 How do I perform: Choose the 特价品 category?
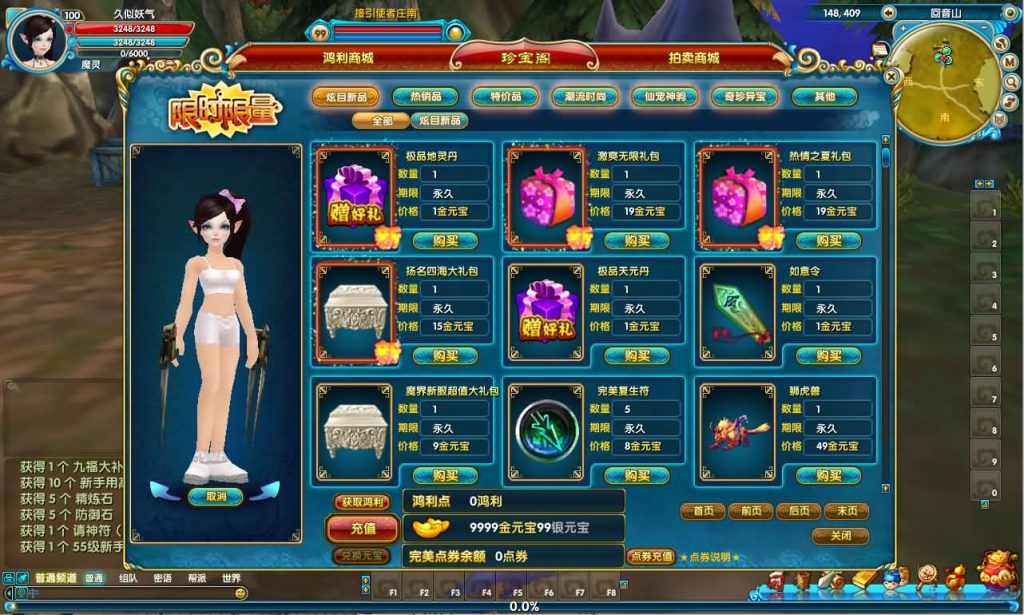(x=505, y=97)
